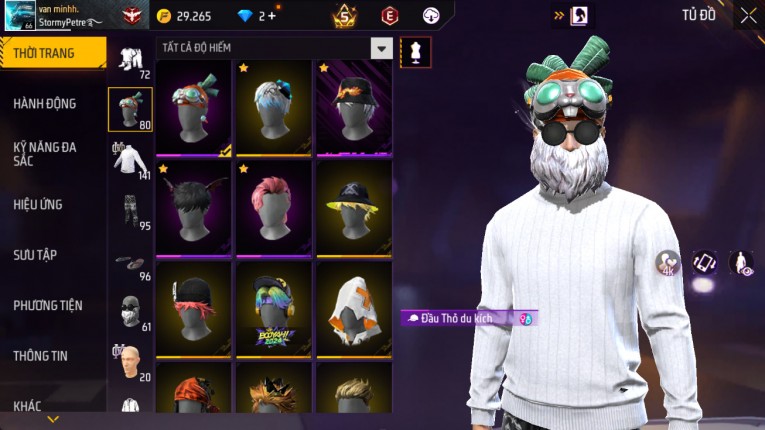Screen dimensions: 765x430
Task: Close the Tủ Đồ screen
Action: (748, 15)
